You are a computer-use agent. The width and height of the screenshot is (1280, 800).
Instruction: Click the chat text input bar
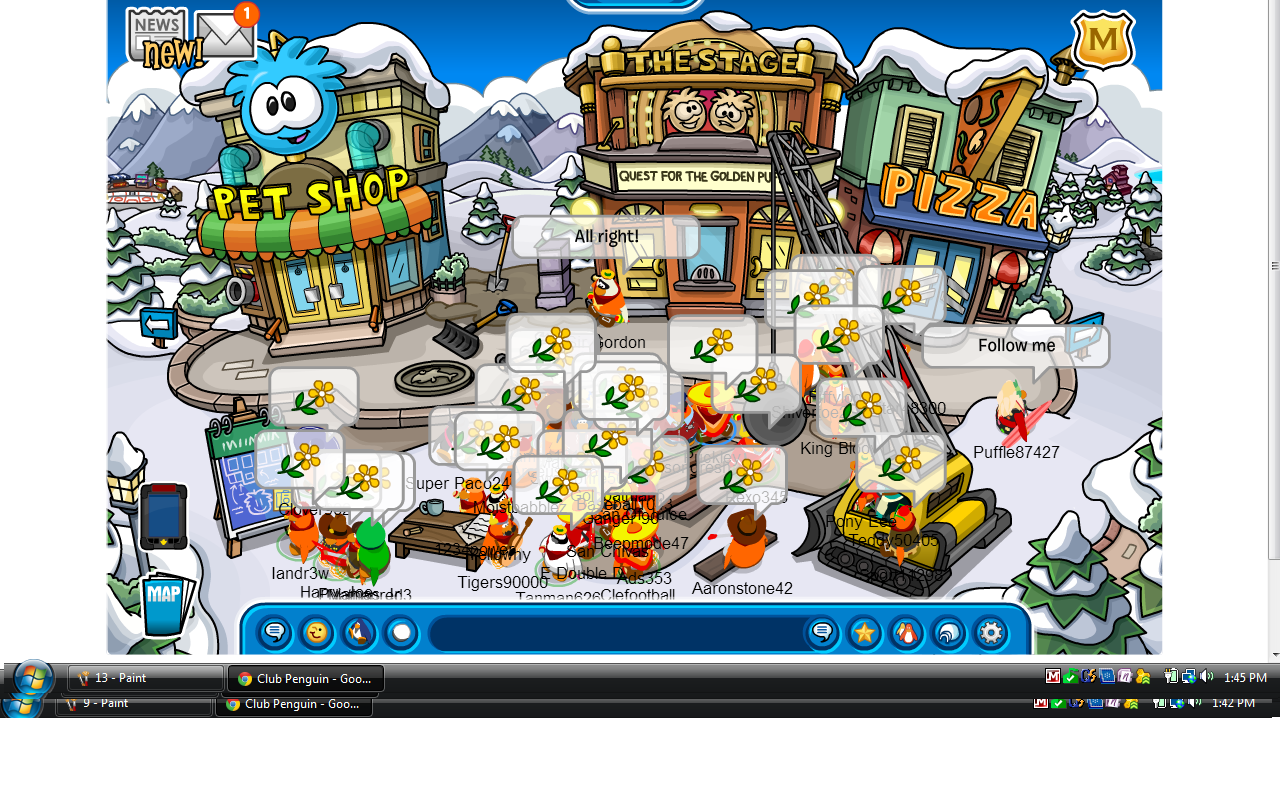tap(615, 633)
